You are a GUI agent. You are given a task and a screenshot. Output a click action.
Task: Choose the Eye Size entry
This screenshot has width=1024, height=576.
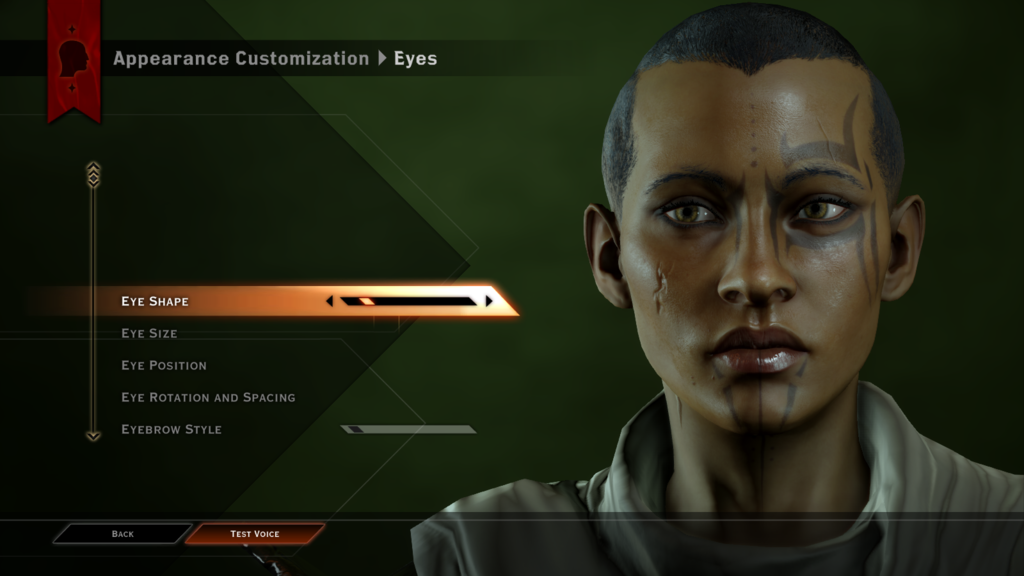pyautogui.click(x=149, y=333)
